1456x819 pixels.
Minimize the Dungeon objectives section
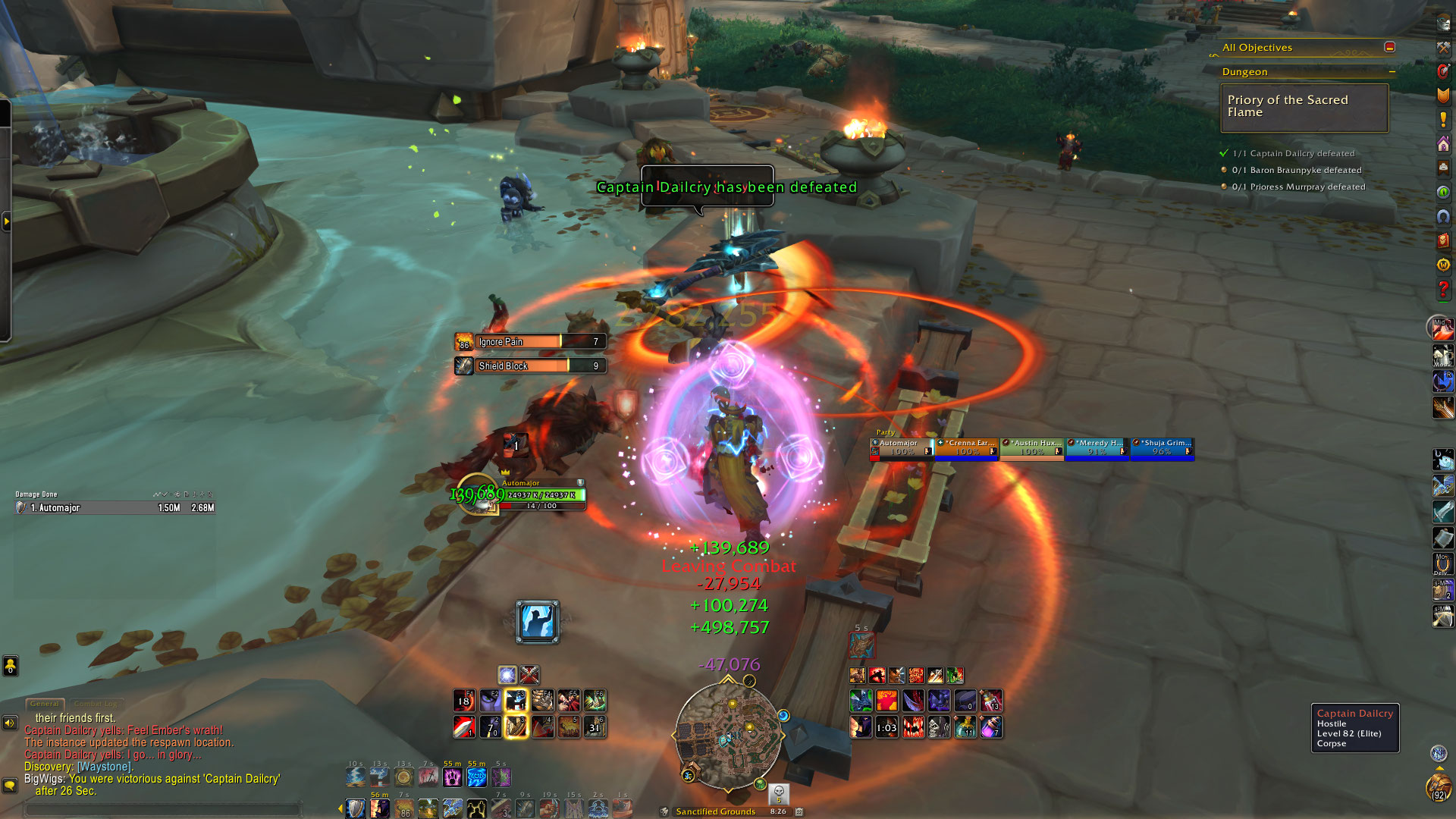tap(1392, 72)
